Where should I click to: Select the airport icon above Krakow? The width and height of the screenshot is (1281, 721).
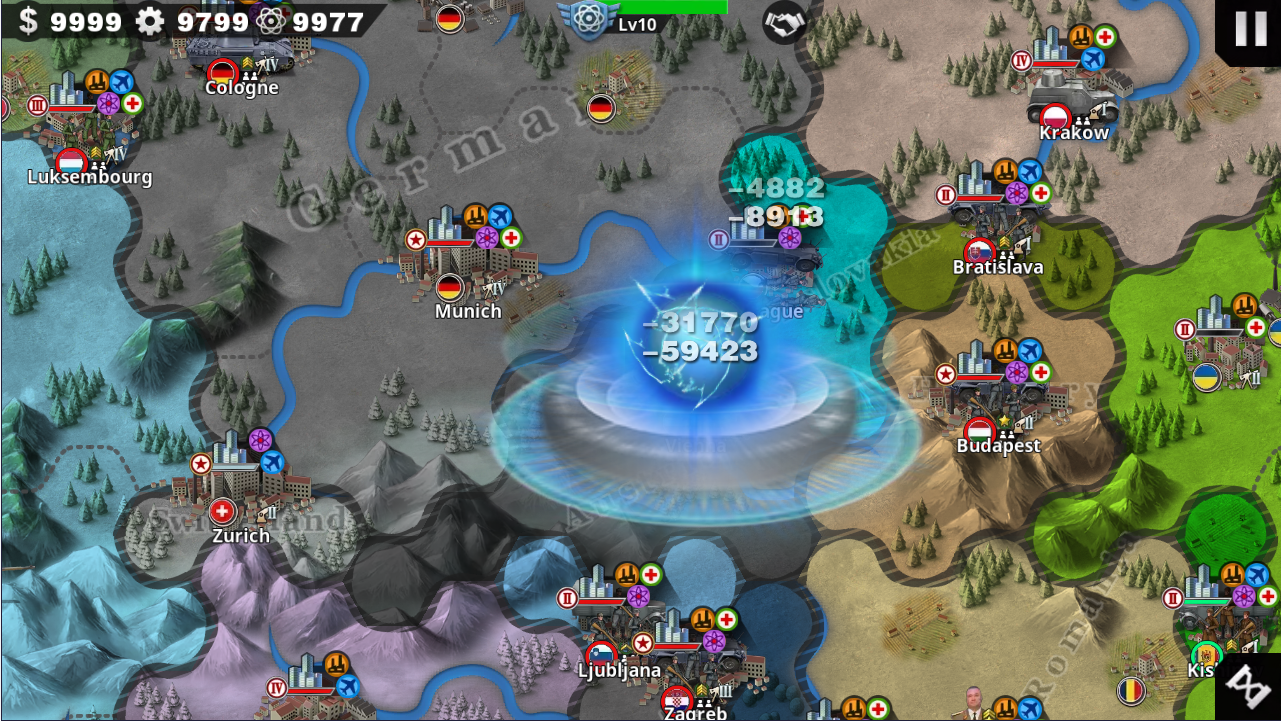(x=1093, y=58)
